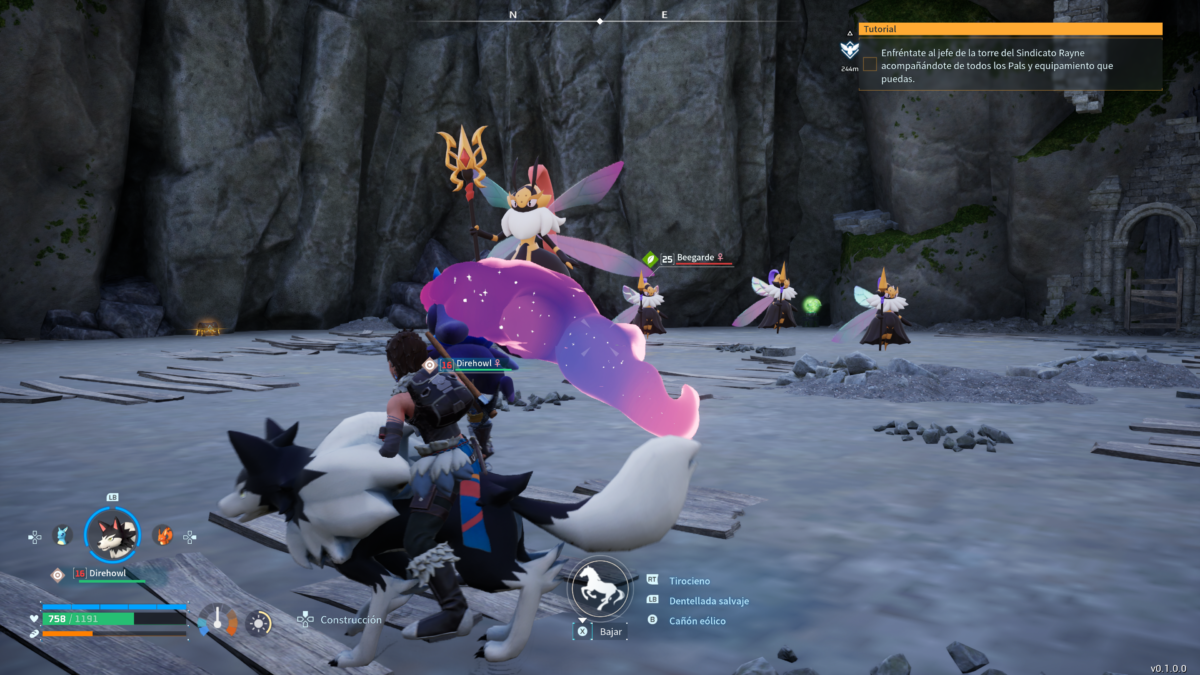Check the temperature gauge icon
Viewport: 1200px width, 675px height.
217,621
